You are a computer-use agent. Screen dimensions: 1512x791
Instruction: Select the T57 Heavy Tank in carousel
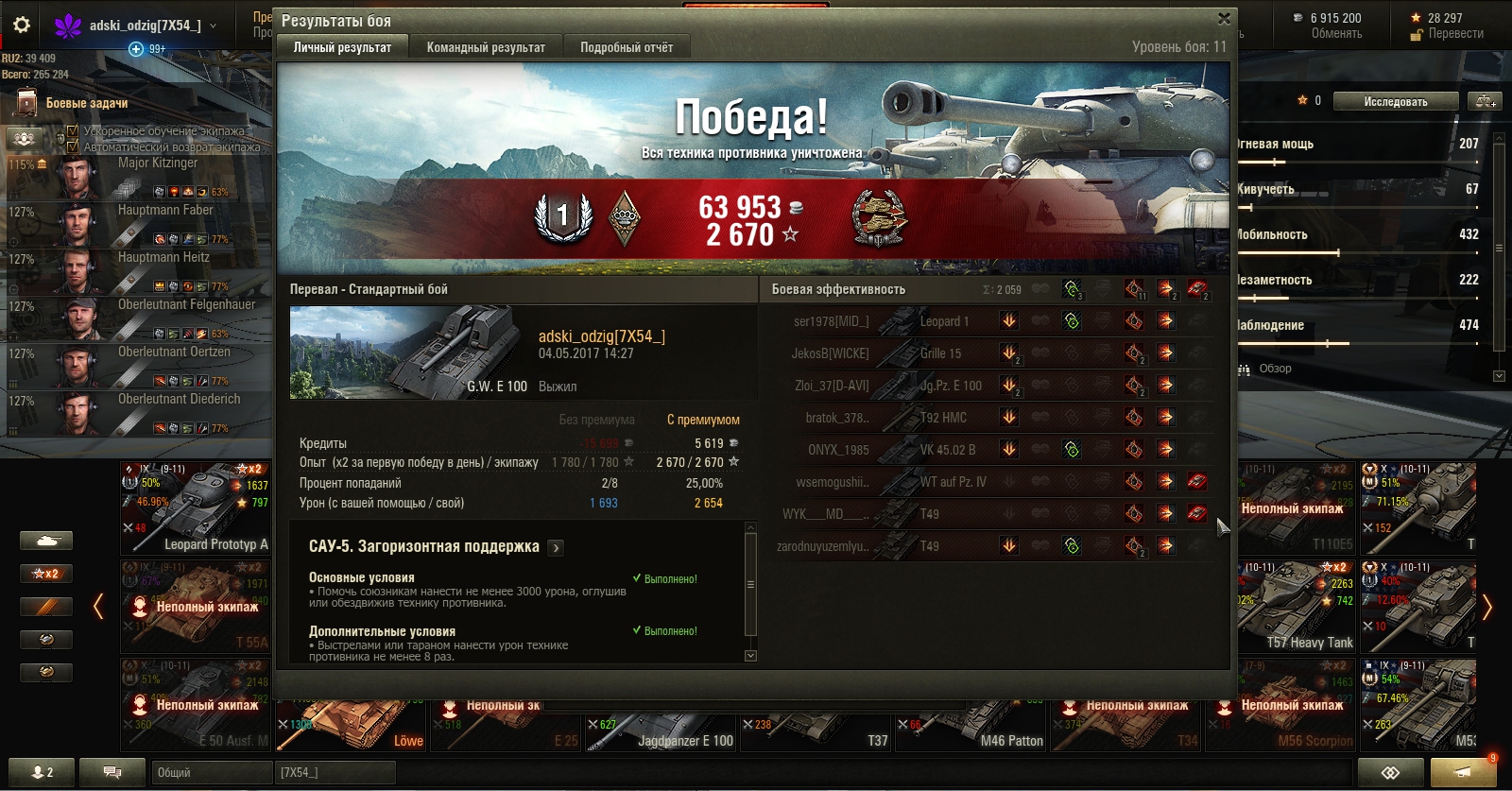pyautogui.click(x=1297, y=606)
